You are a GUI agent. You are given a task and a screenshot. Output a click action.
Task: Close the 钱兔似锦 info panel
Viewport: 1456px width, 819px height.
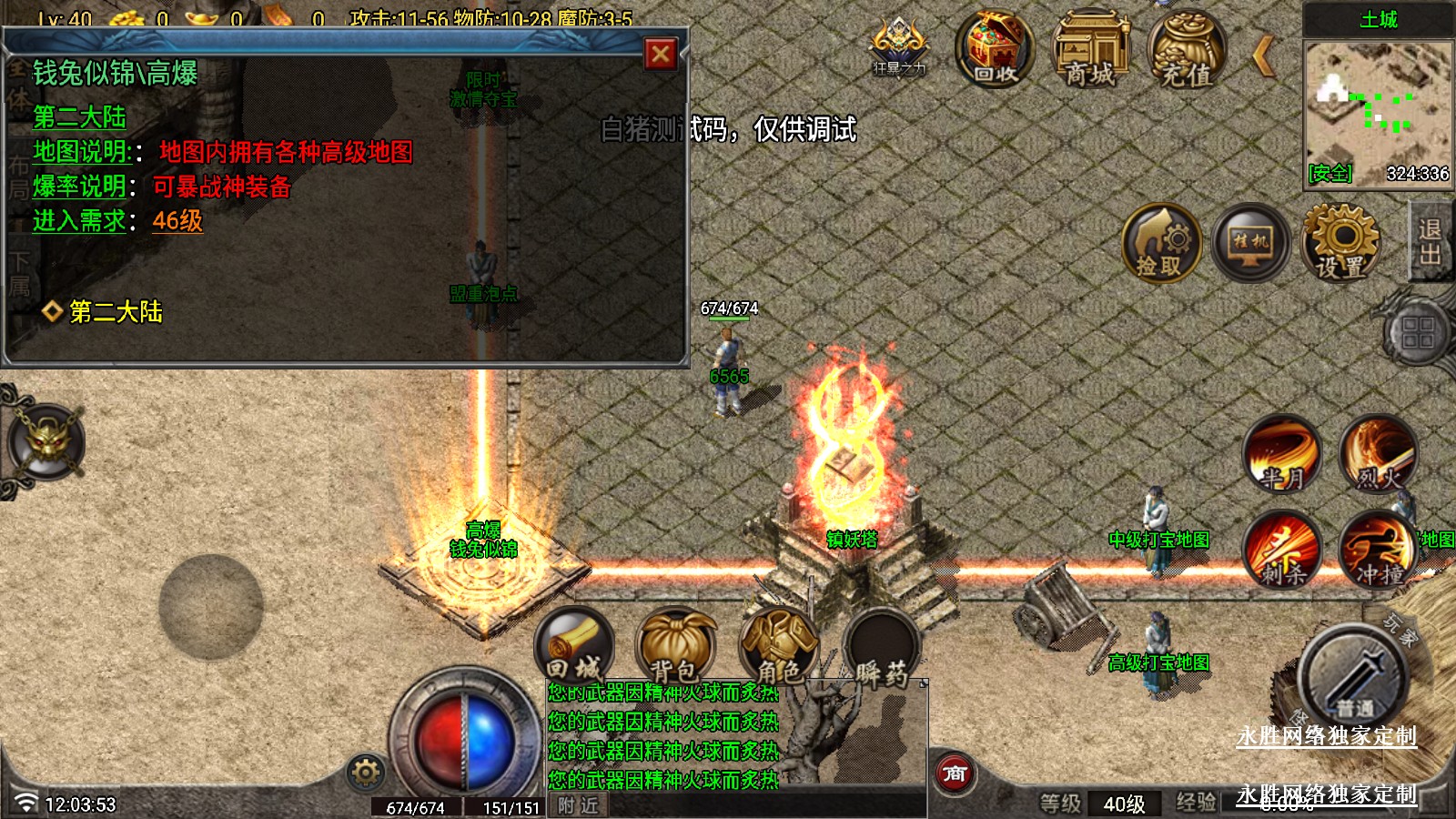point(661,55)
